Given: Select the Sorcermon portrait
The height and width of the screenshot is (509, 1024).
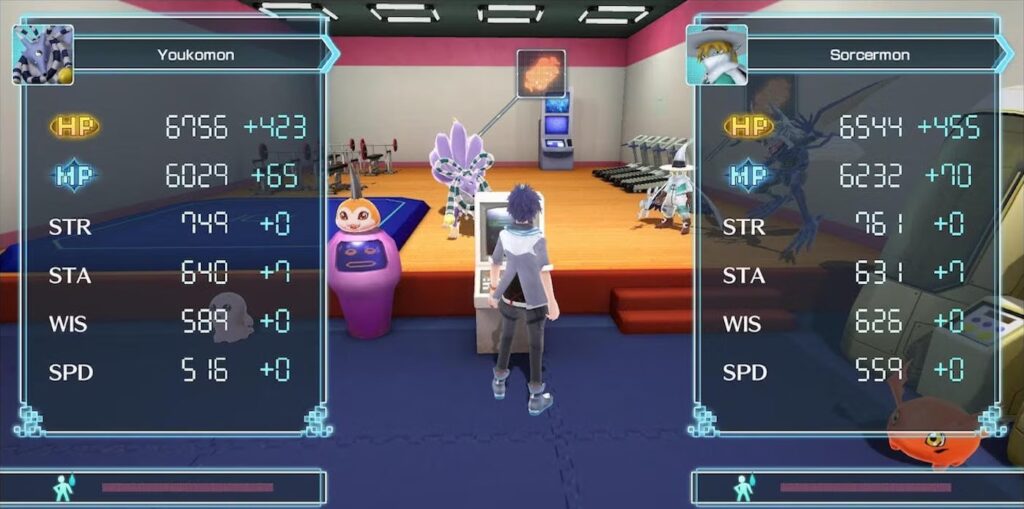Looking at the screenshot, I should pyautogui.click(x=716, y=54).
